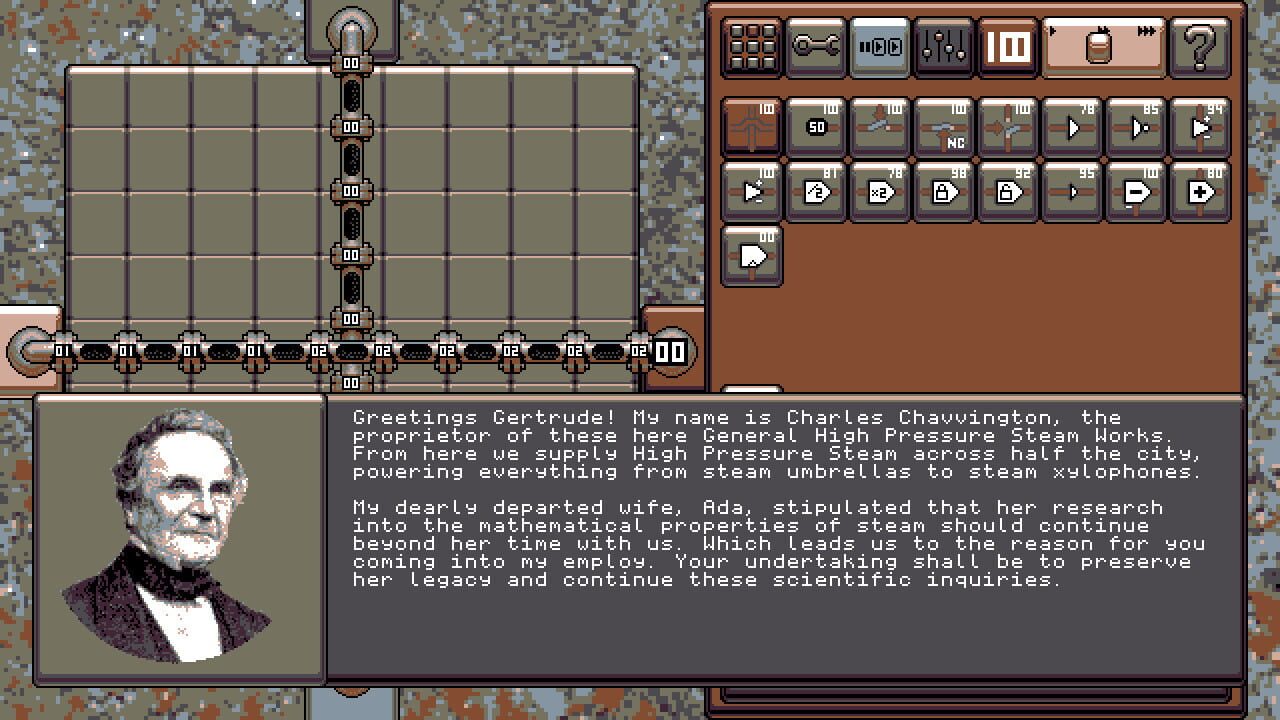This screenshot has height=720, width=1280.
Task: Toggle the steam tank indicator
Action: 1100,45
